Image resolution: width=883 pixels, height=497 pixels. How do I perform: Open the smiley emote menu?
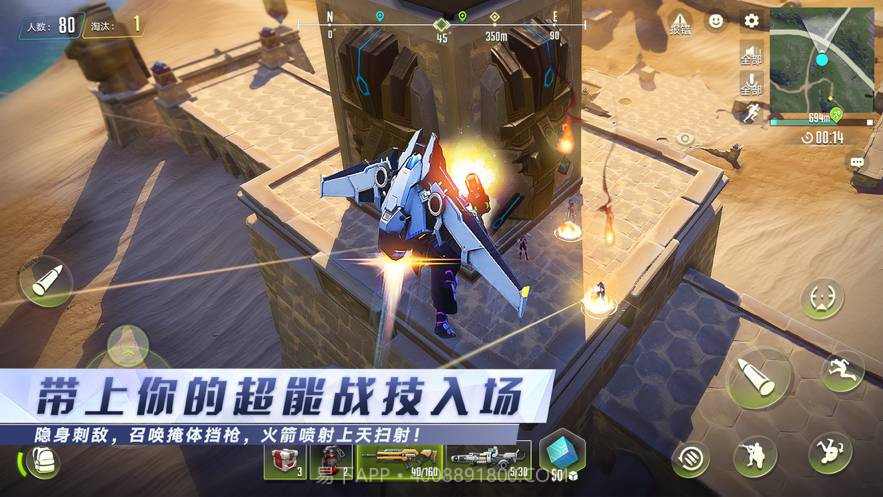pyautogui.click(x=716, y=20)
